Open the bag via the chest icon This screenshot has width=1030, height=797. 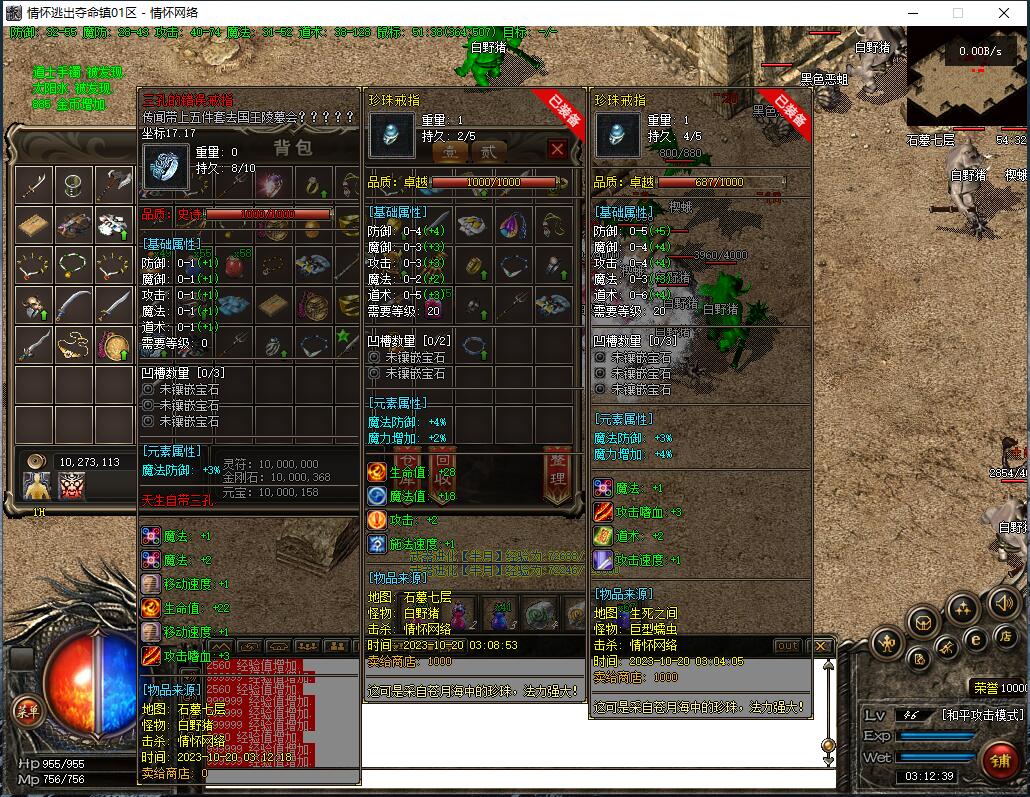point(923,622)
